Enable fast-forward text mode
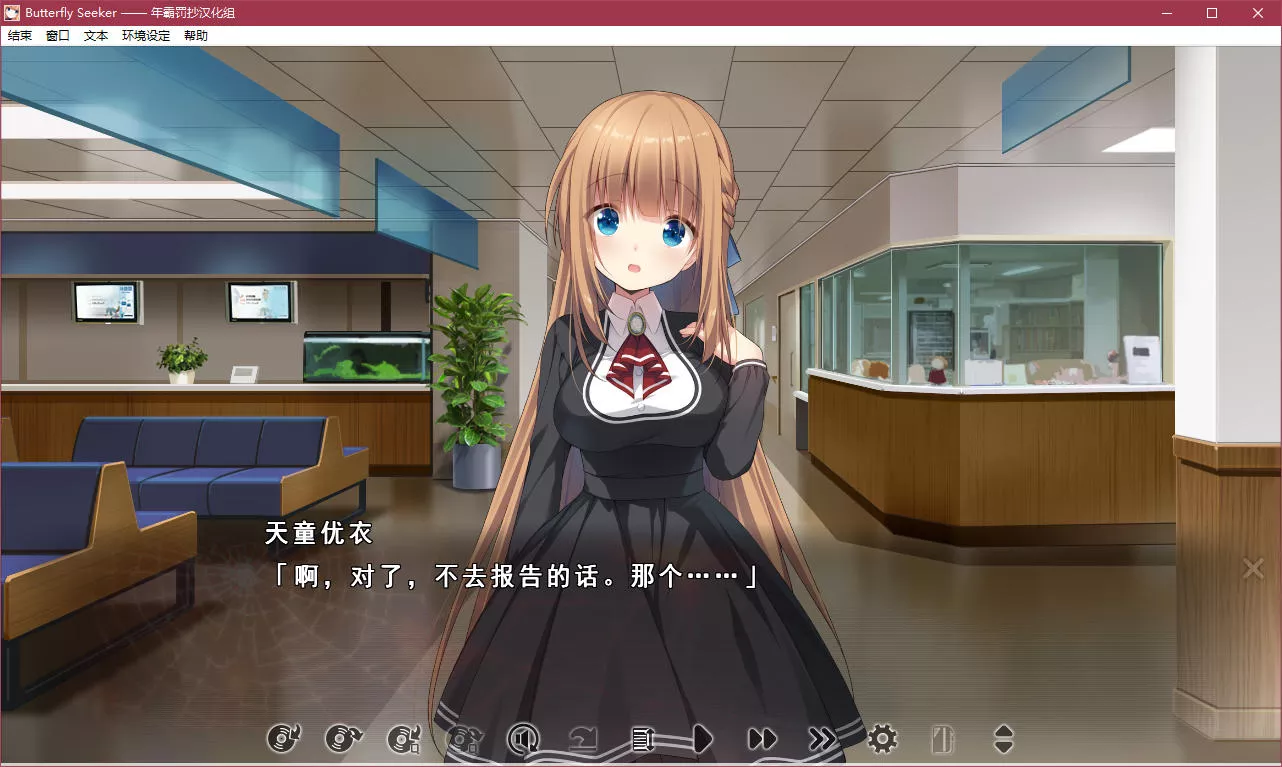1282x767 pixels. (x=763, y=740)
